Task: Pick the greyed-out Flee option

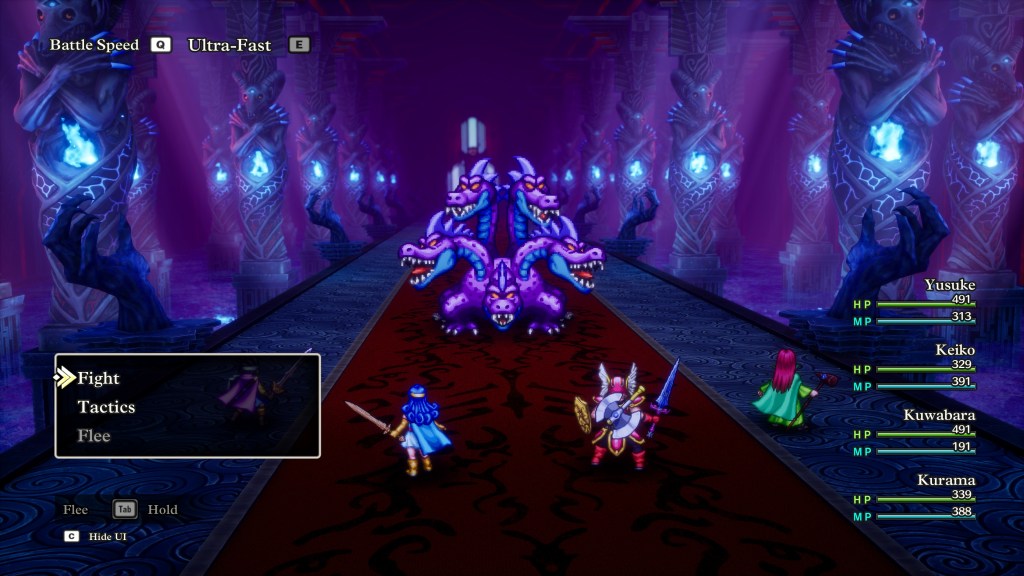Action: point(94,436)
